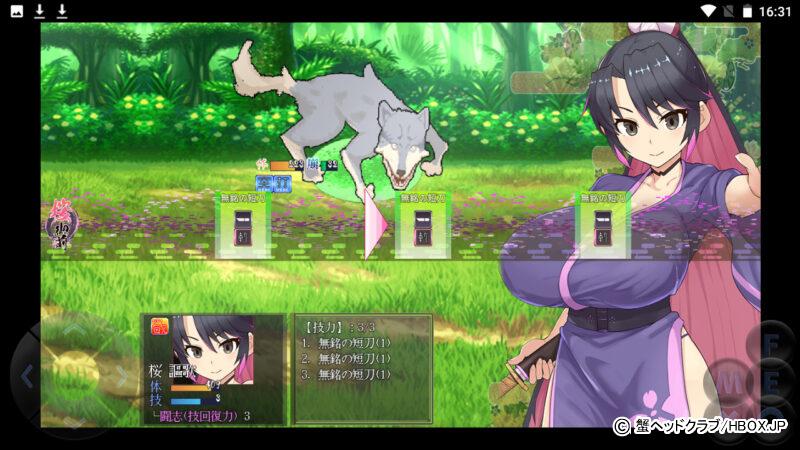
Task: Tap the virtual d-pad left arrow
Action: pos(27,377)
